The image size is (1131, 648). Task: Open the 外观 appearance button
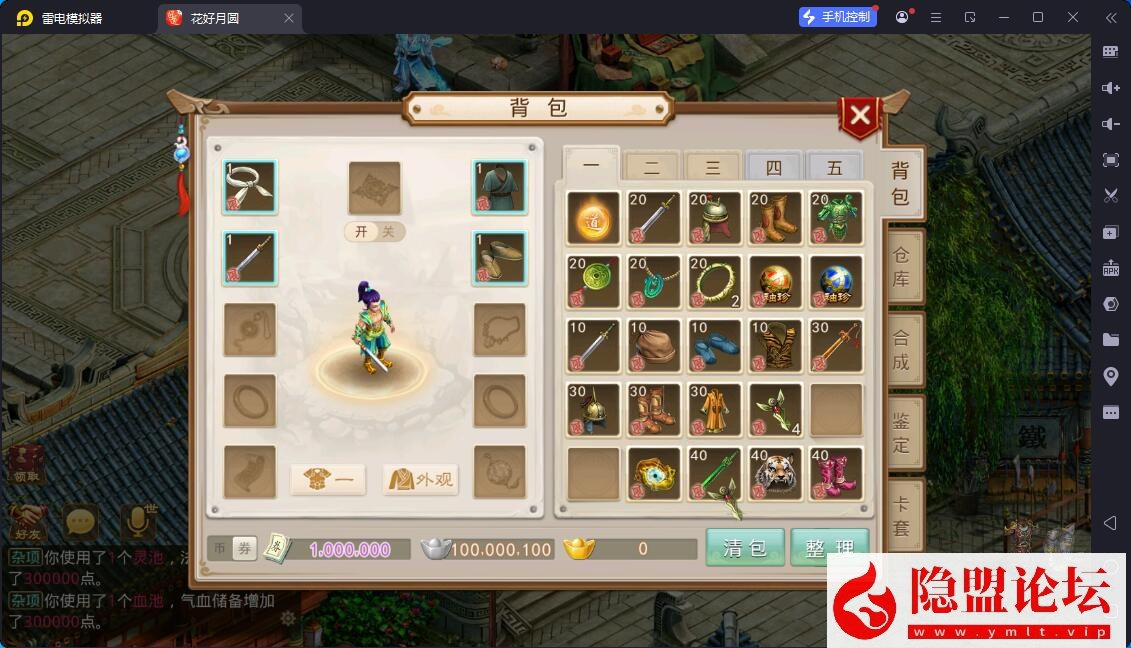click(x=422, y=480)
